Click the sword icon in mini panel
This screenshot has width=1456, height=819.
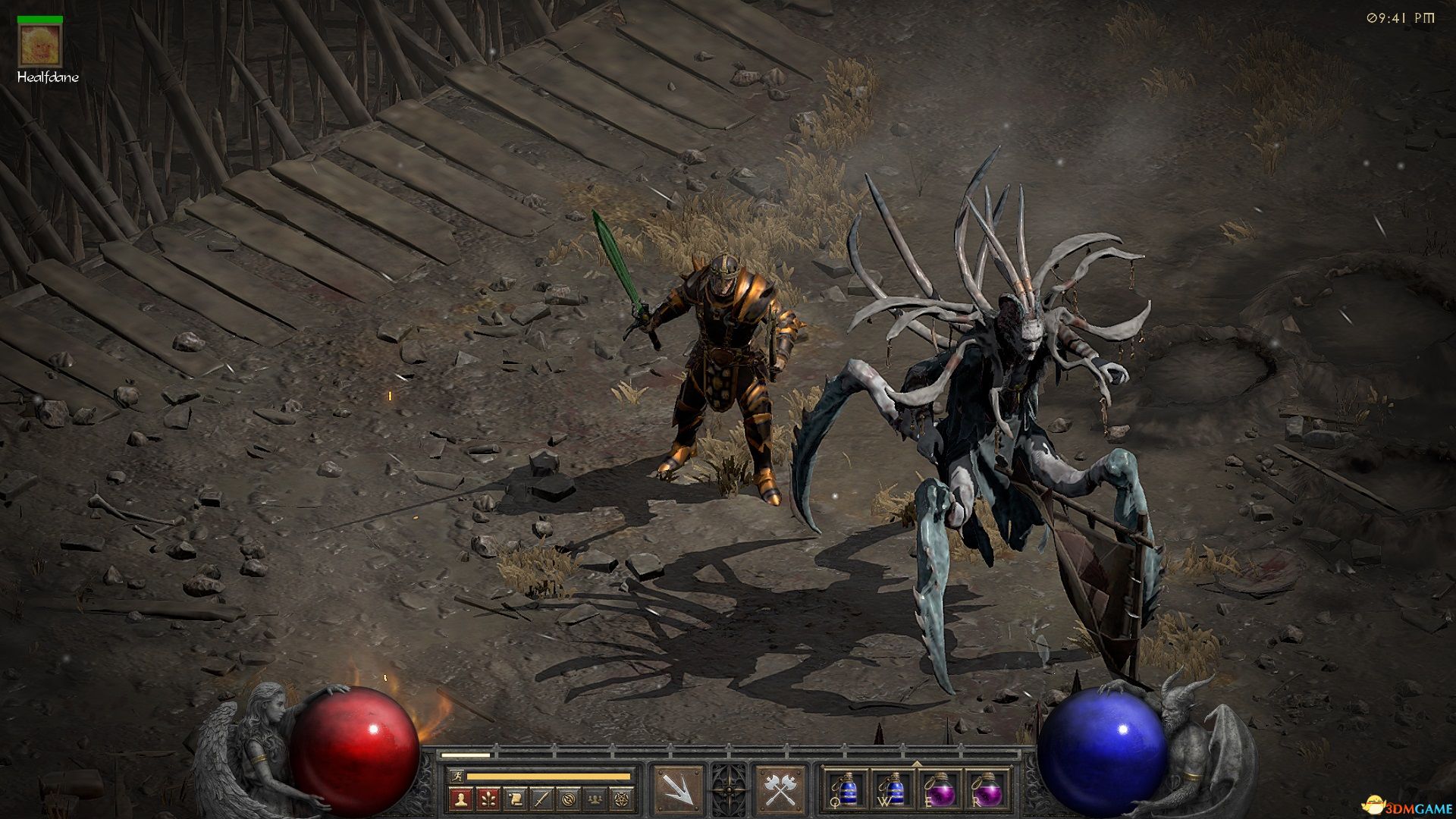pos(540,798)
